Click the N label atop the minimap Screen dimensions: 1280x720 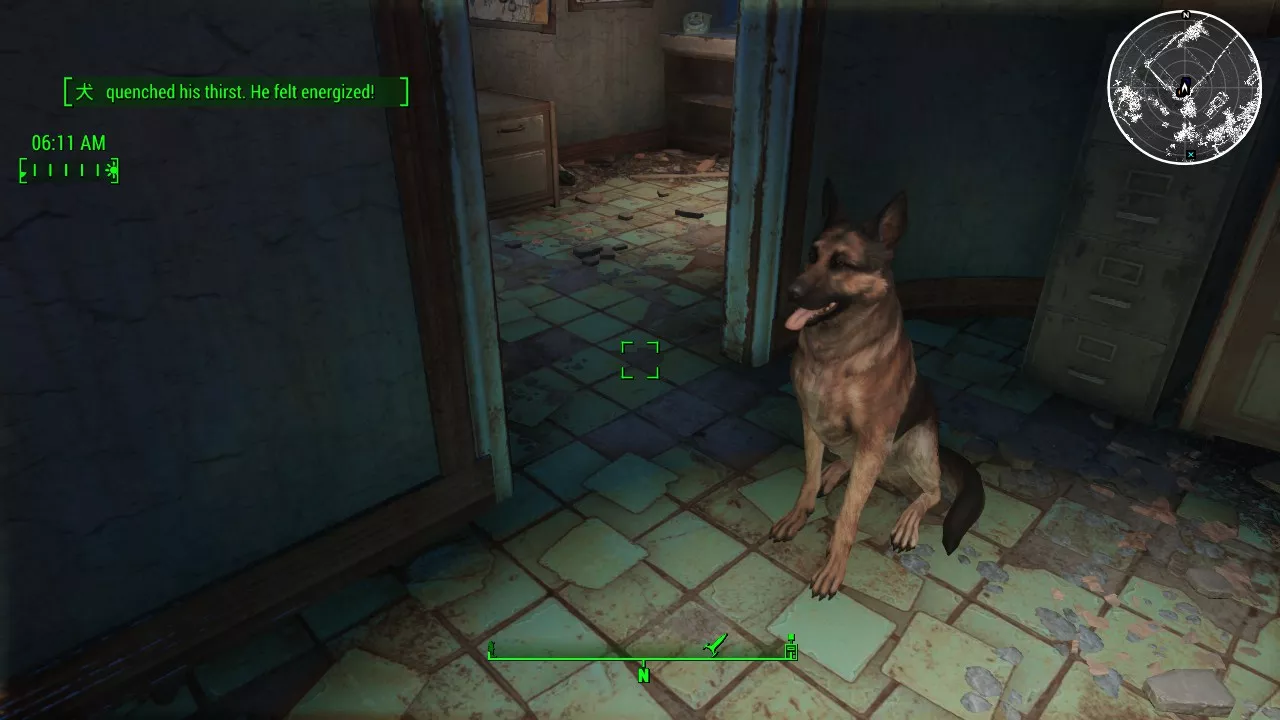click(1185, 15)
